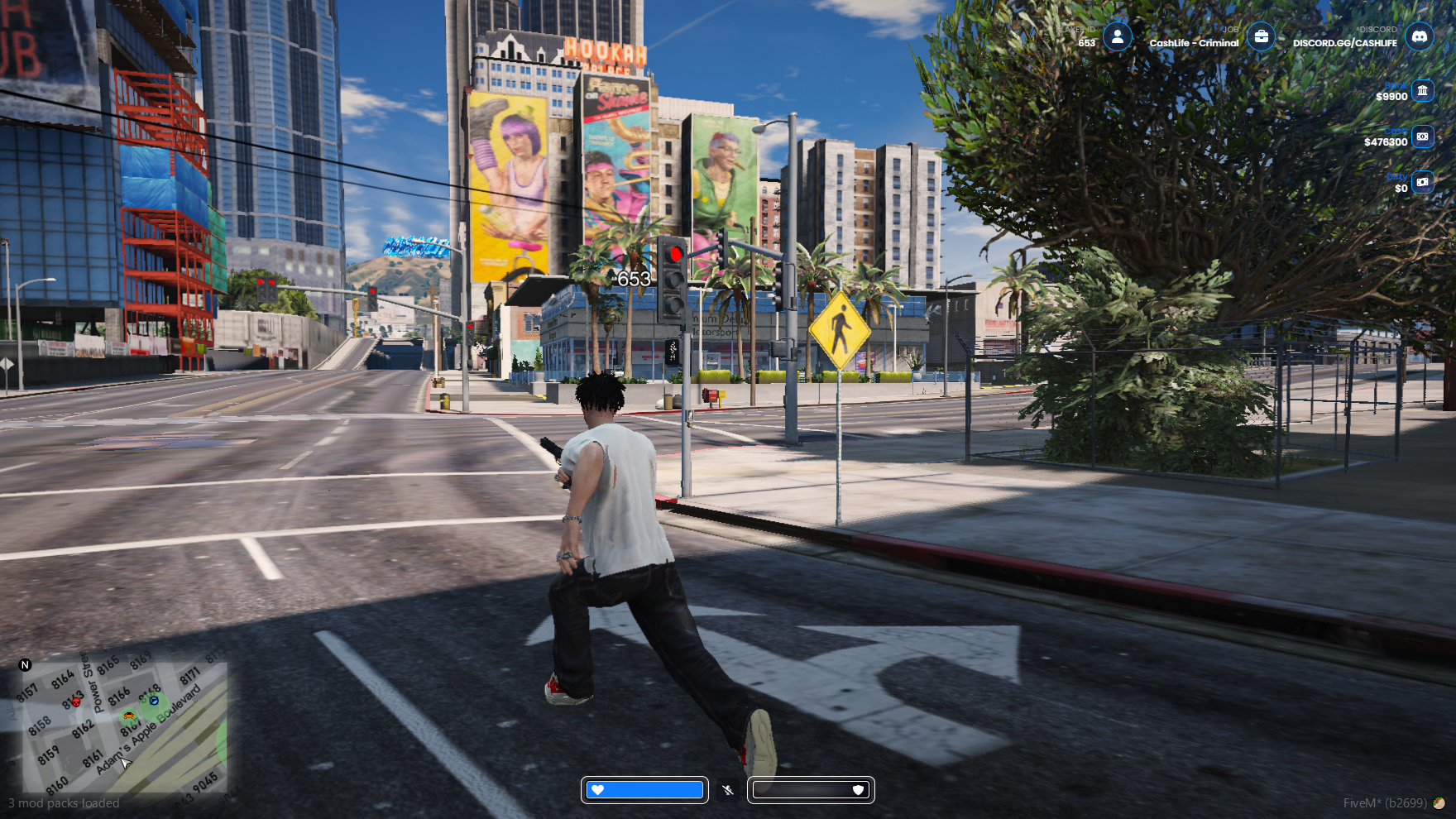The image size is (1456, 819).
Task: Toggle the muted microphone icon
Action: [x=728, y=790]
